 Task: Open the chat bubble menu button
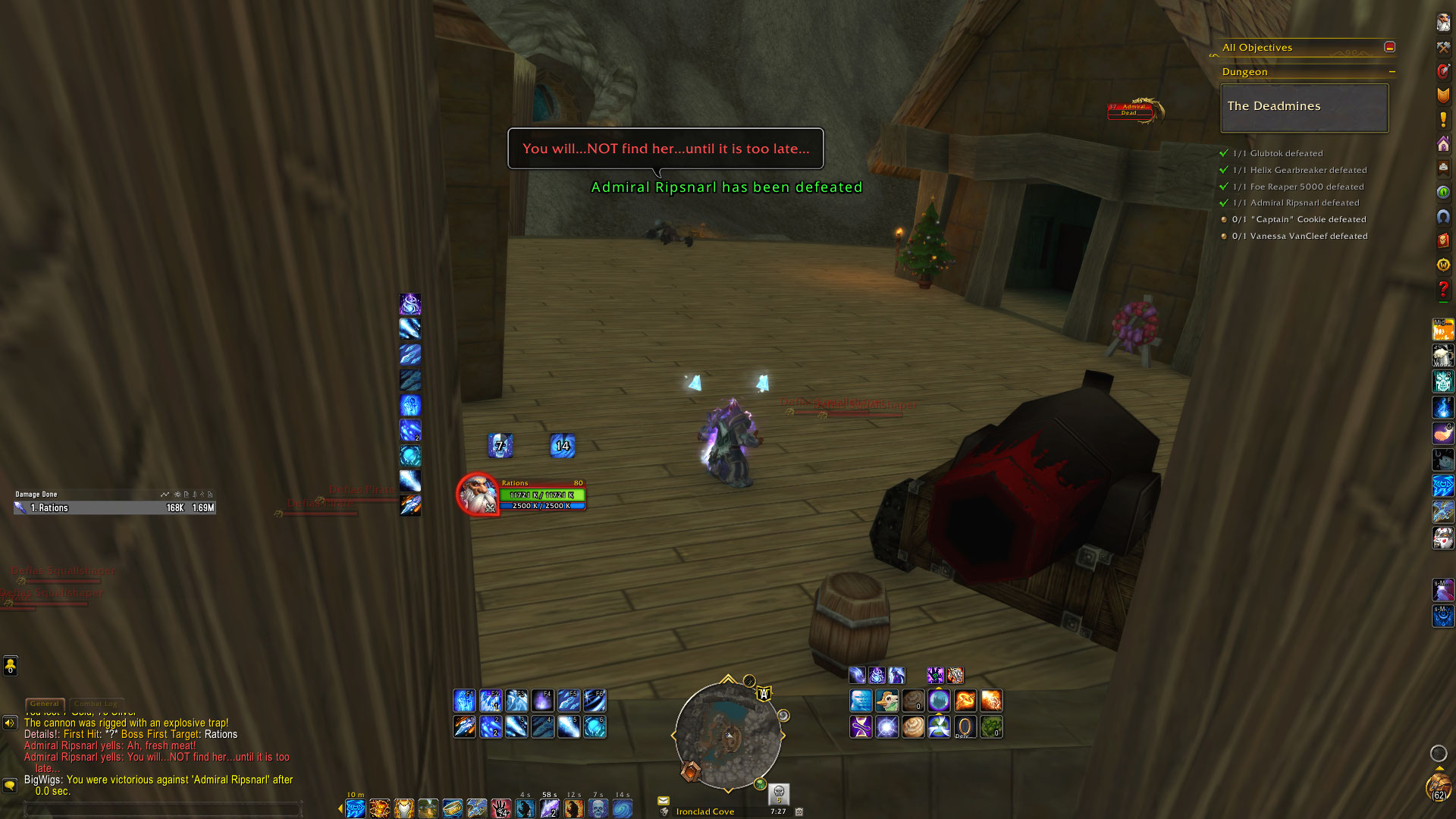coord(10,785)
